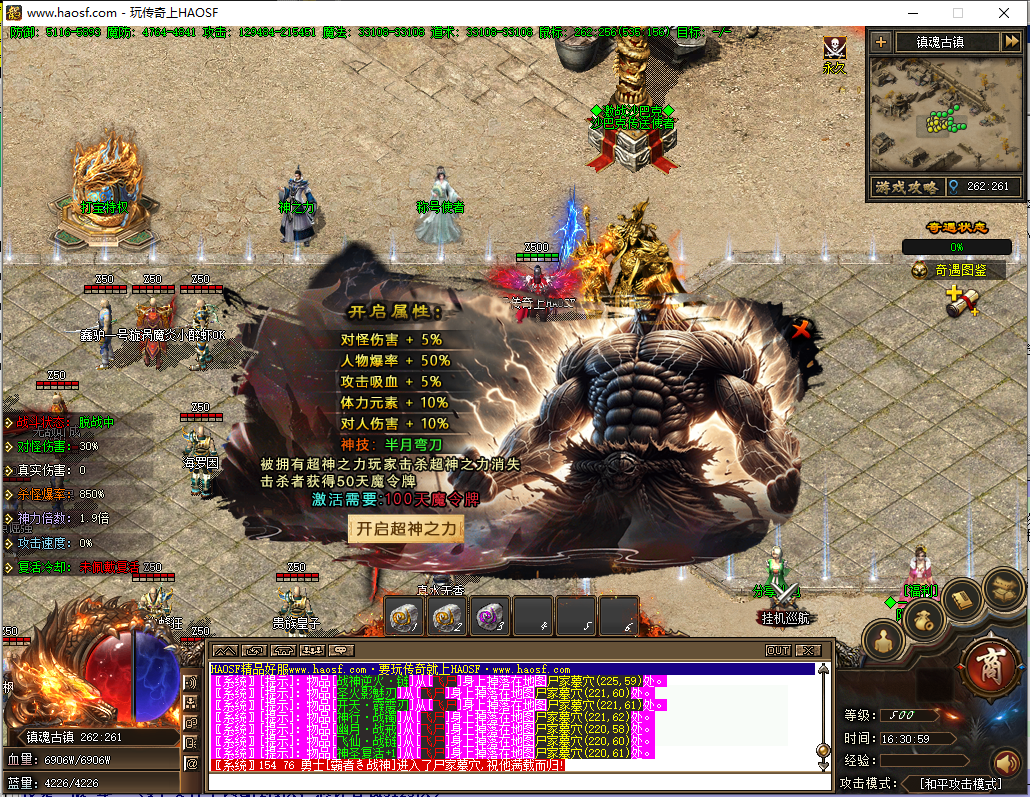Open the money bag inventory icon
Viewport: 1030px width, 797px height.
coord(925,620)
